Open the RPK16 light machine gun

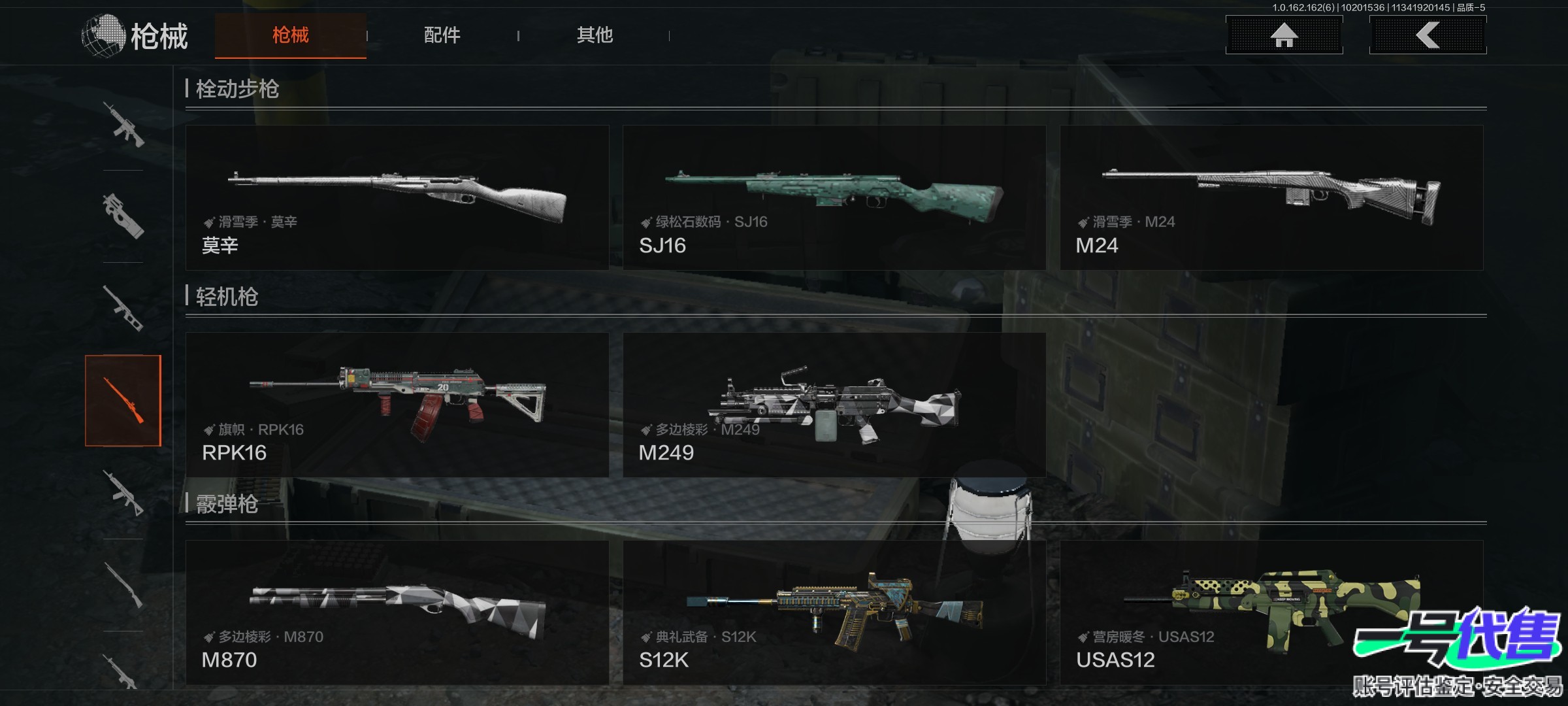click(x=397, y=405)
